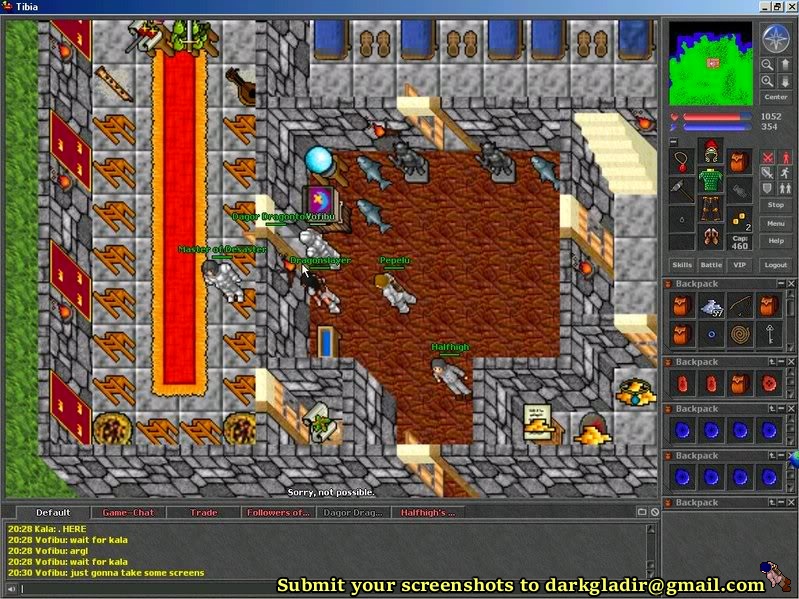Viewport: 799px width, 599px height.
Task: Select the fish item in backpack
Action: click(710, 308)
